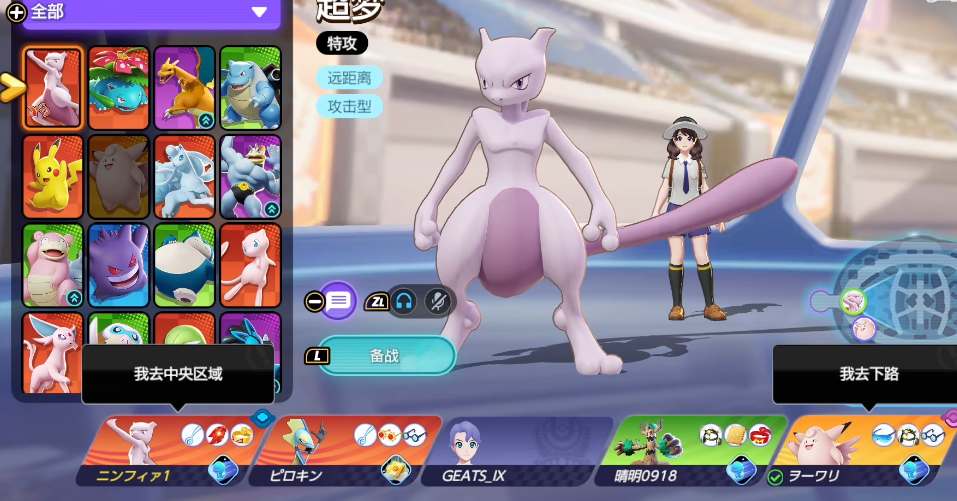The height and width of the screenshot is (501, 957).
Task: Click the 备战 ready button
Action: click(x=385, y=355)
